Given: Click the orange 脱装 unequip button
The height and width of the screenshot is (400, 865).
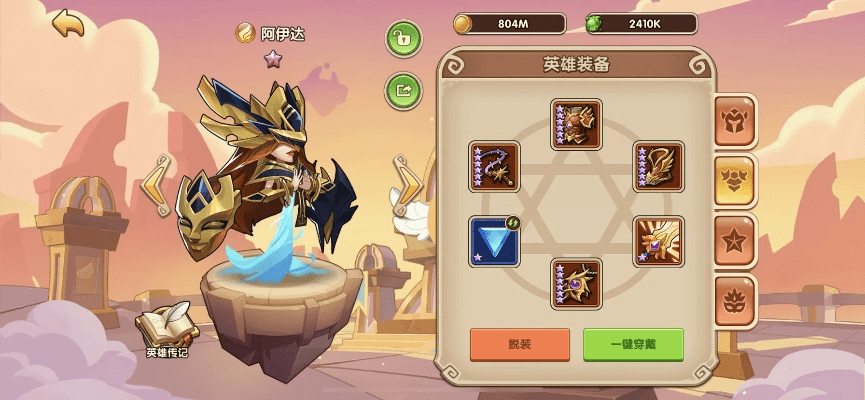Looking at the screenshot, I should click(520, 344).
